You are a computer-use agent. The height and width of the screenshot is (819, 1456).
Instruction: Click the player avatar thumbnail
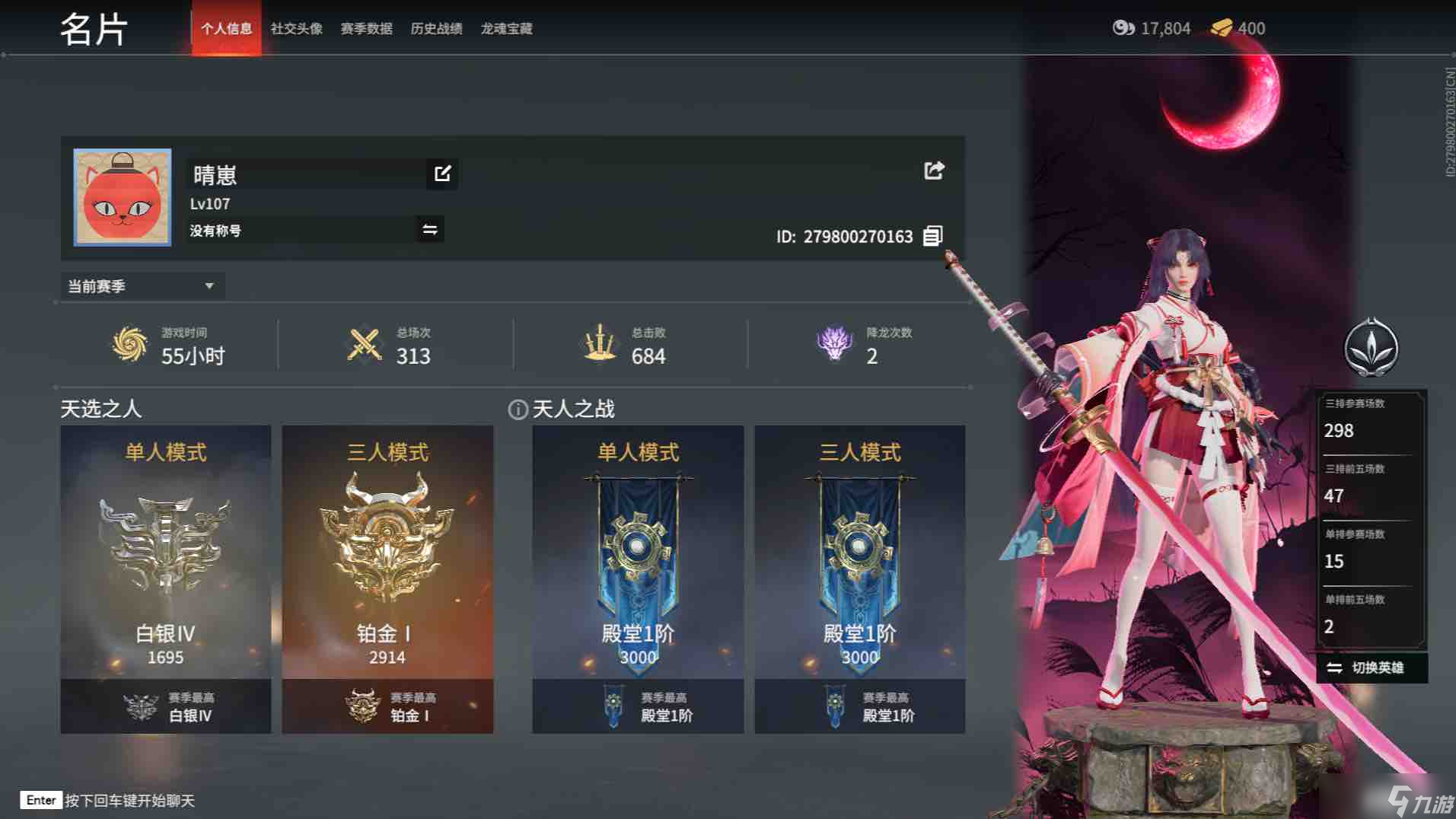tap(122, 196)
